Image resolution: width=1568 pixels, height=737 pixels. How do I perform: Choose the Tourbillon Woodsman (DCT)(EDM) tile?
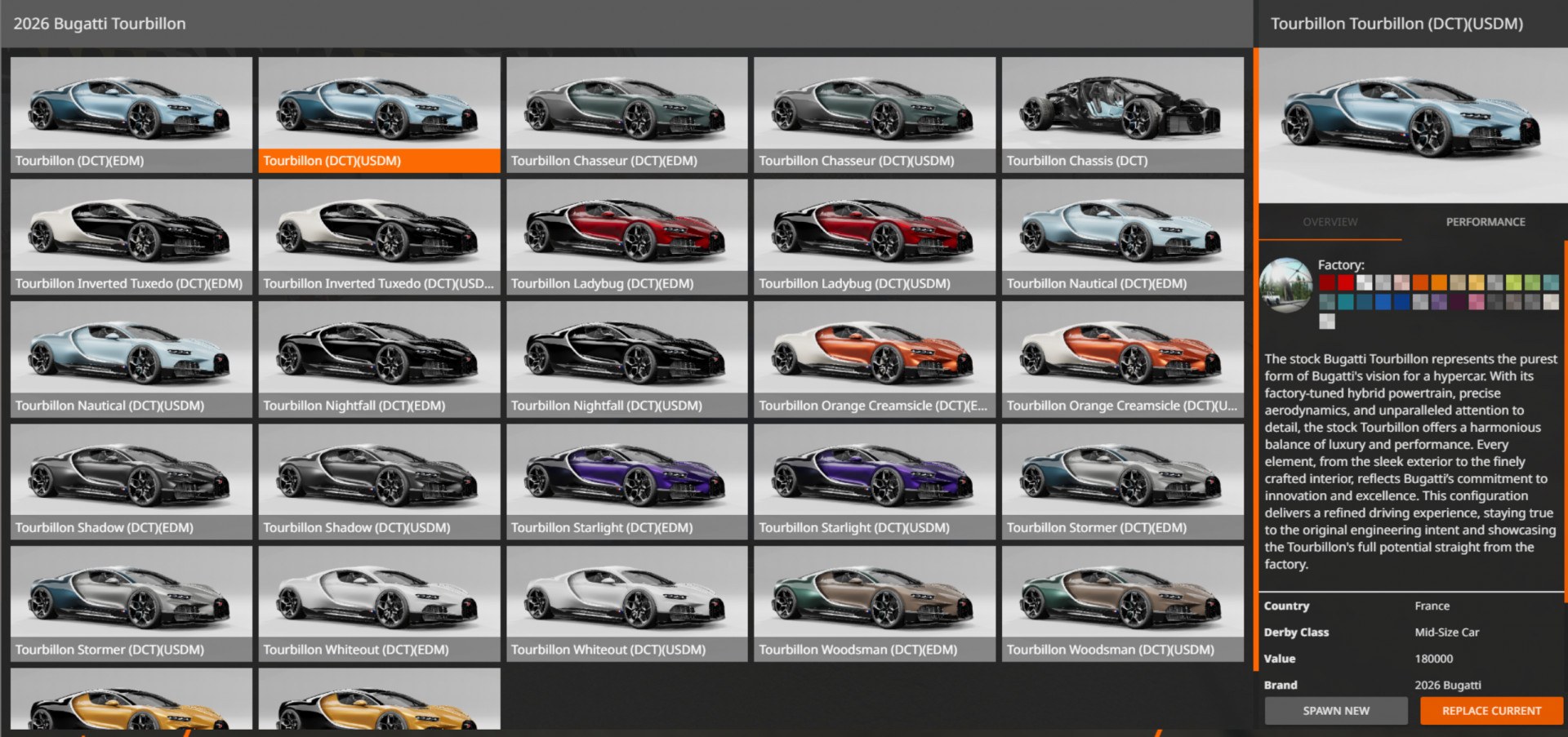coord(875,604)
